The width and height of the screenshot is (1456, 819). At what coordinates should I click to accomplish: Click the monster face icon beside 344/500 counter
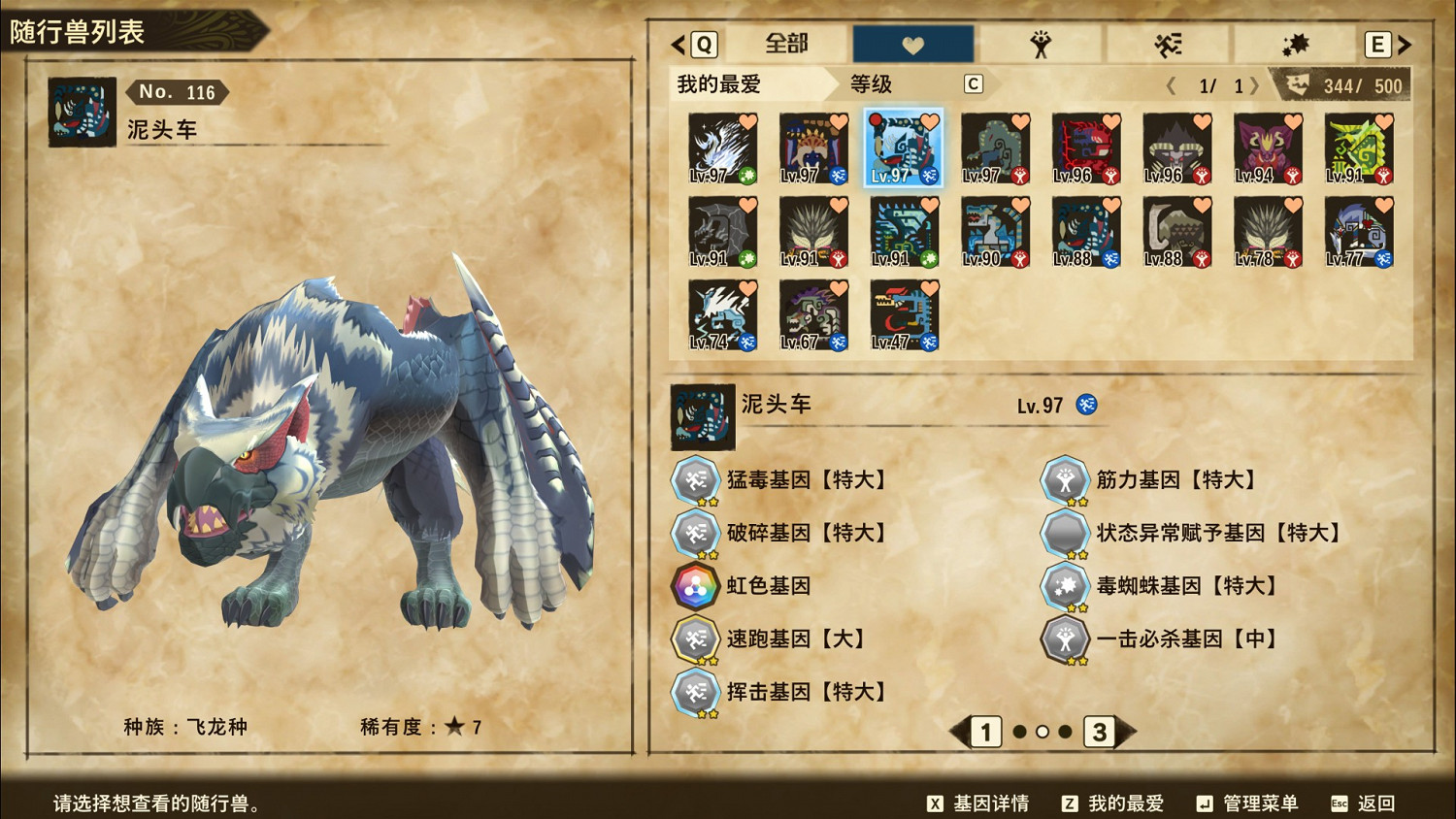click(1301, 85)
